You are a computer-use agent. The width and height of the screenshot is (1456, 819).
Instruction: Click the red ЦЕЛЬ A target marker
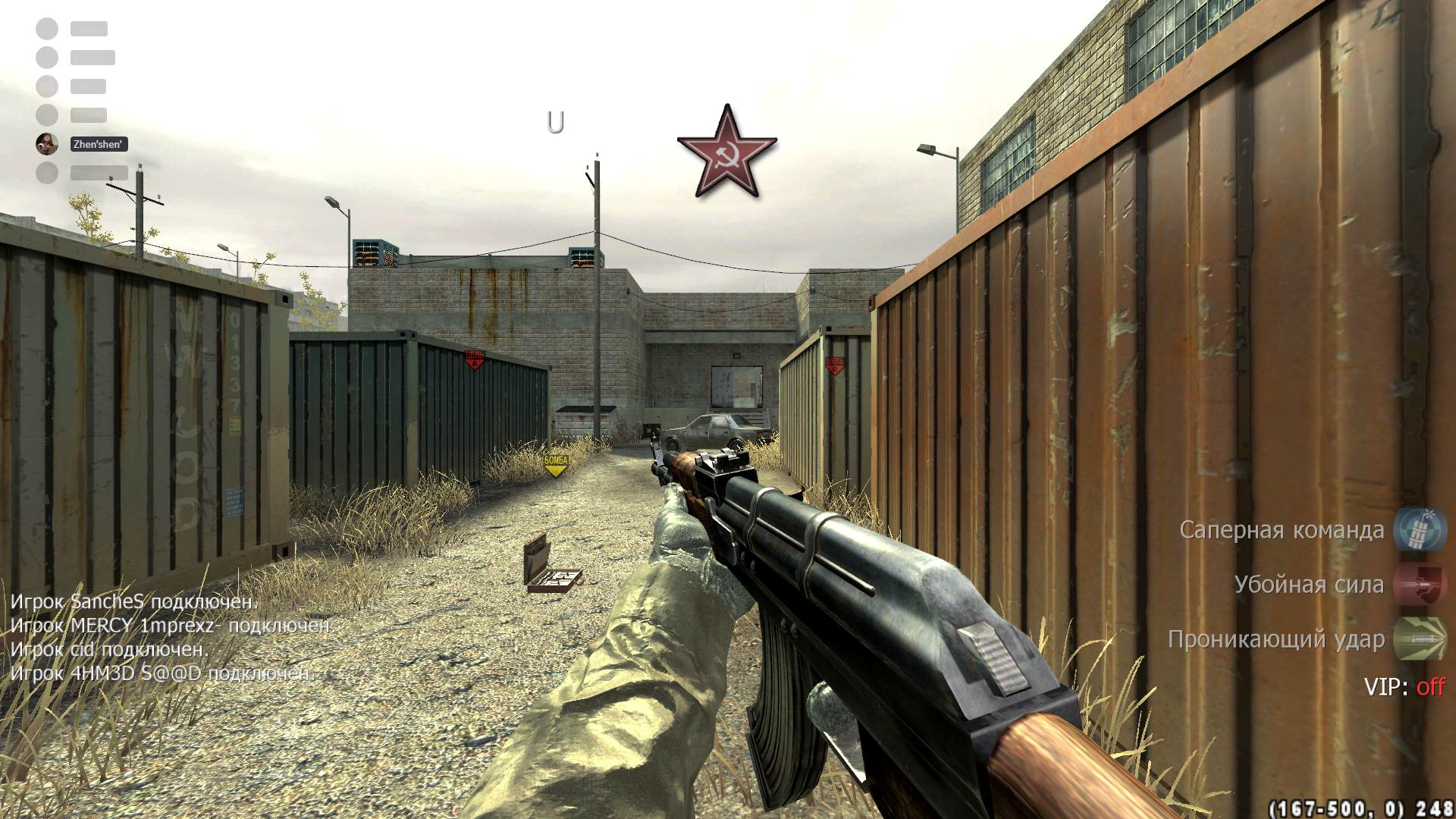point(475,359)
